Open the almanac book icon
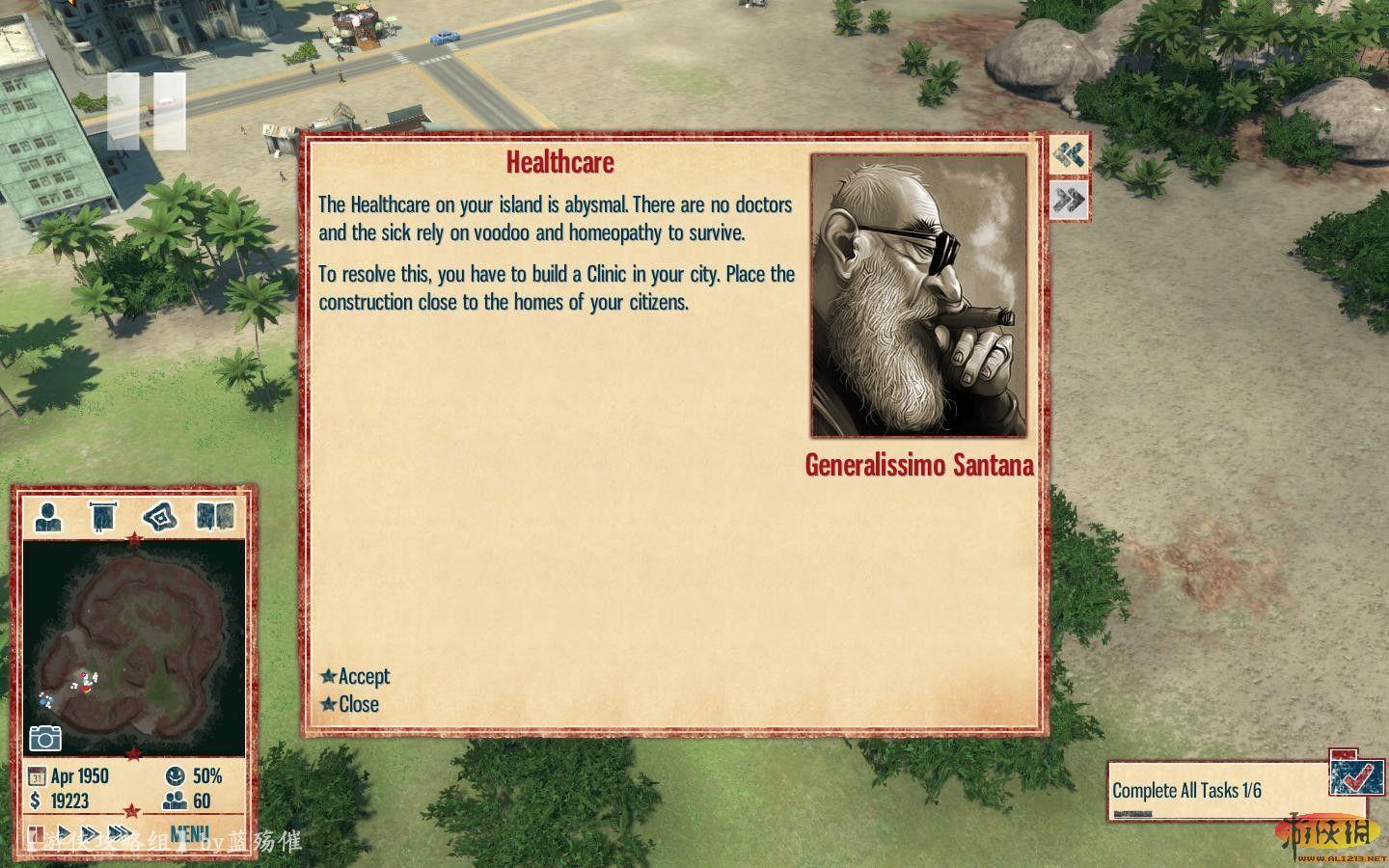1389x868 pixels. 215,517
